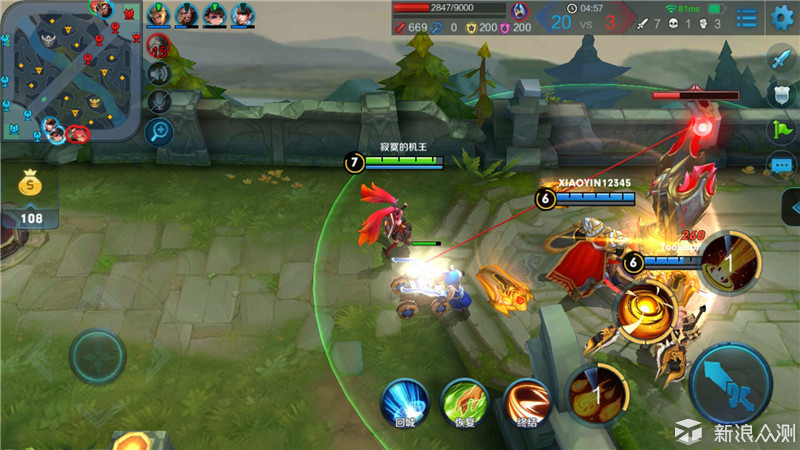800x450 pixels.
Task: Send the sword attack signal
Action: 781,60
